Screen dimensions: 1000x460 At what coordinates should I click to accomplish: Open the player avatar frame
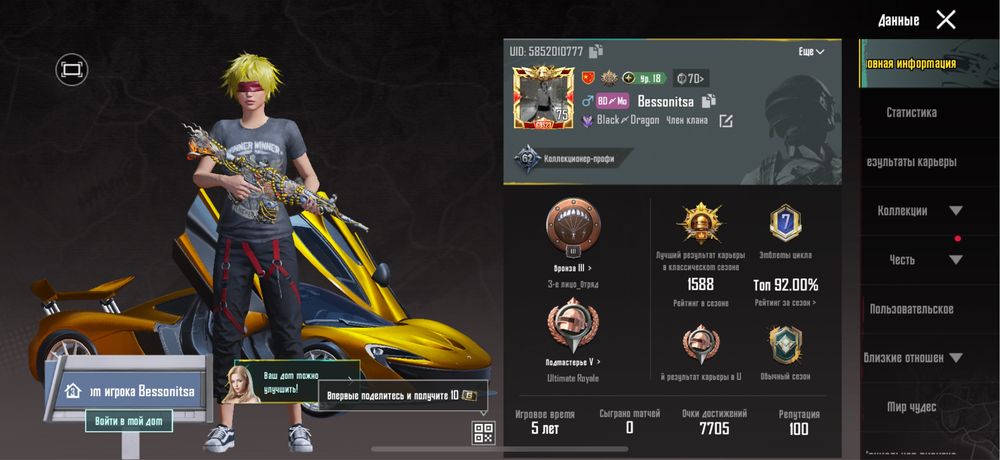tap(539, 97)
